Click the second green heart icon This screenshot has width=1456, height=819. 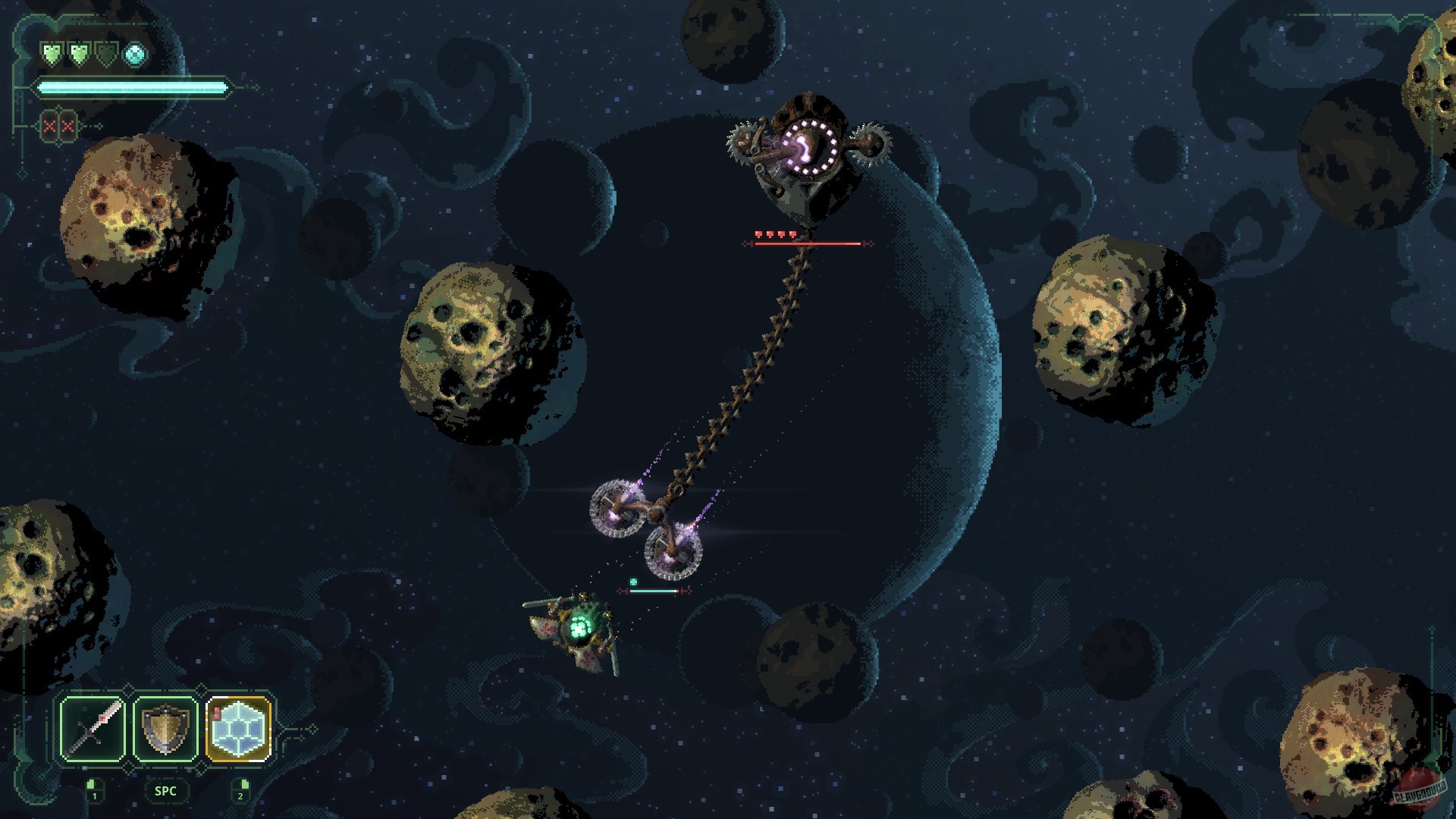pos(80,53)
